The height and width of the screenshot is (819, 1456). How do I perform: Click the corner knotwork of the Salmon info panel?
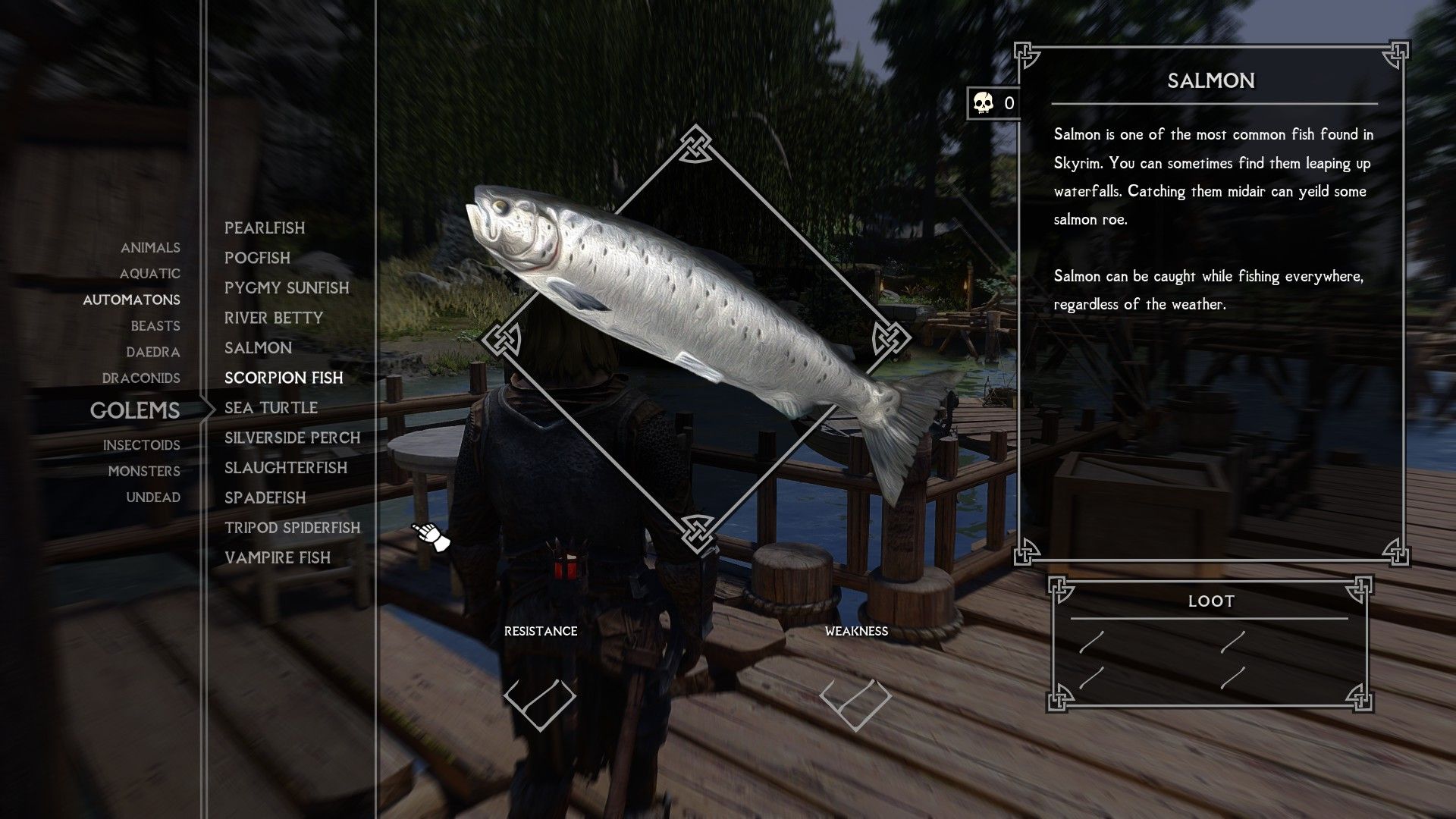1025,52
